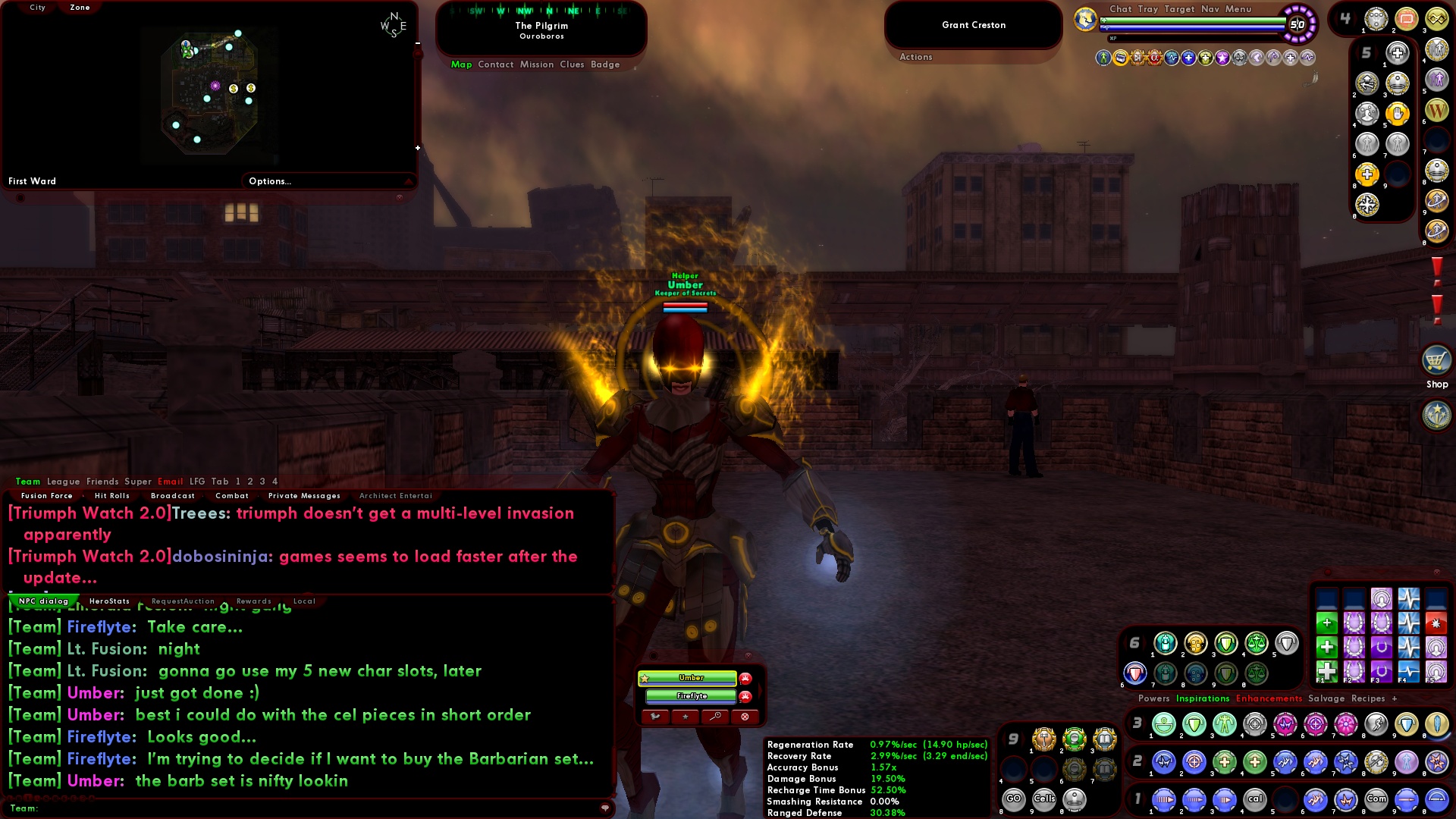Click the Quit Team X icon
The image size is (1456, 819).
[745, 717]
